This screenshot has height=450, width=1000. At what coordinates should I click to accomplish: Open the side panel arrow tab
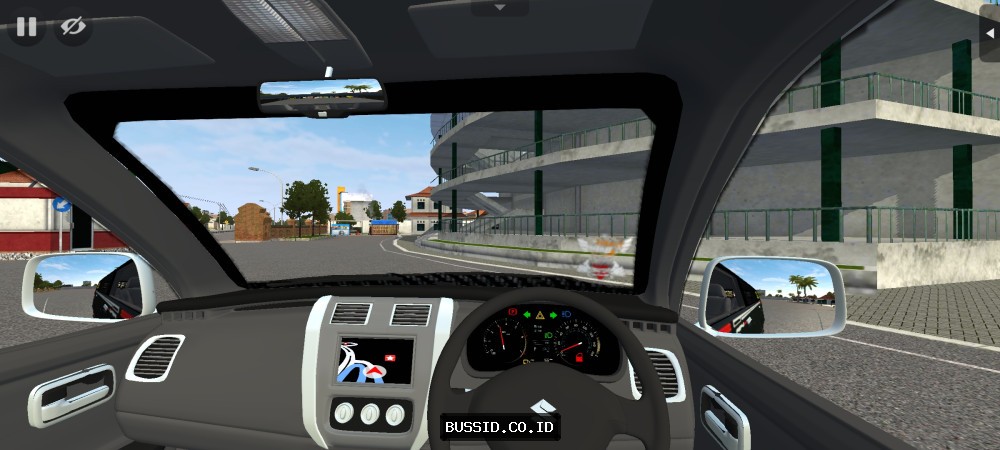click(x=989, y=33)
